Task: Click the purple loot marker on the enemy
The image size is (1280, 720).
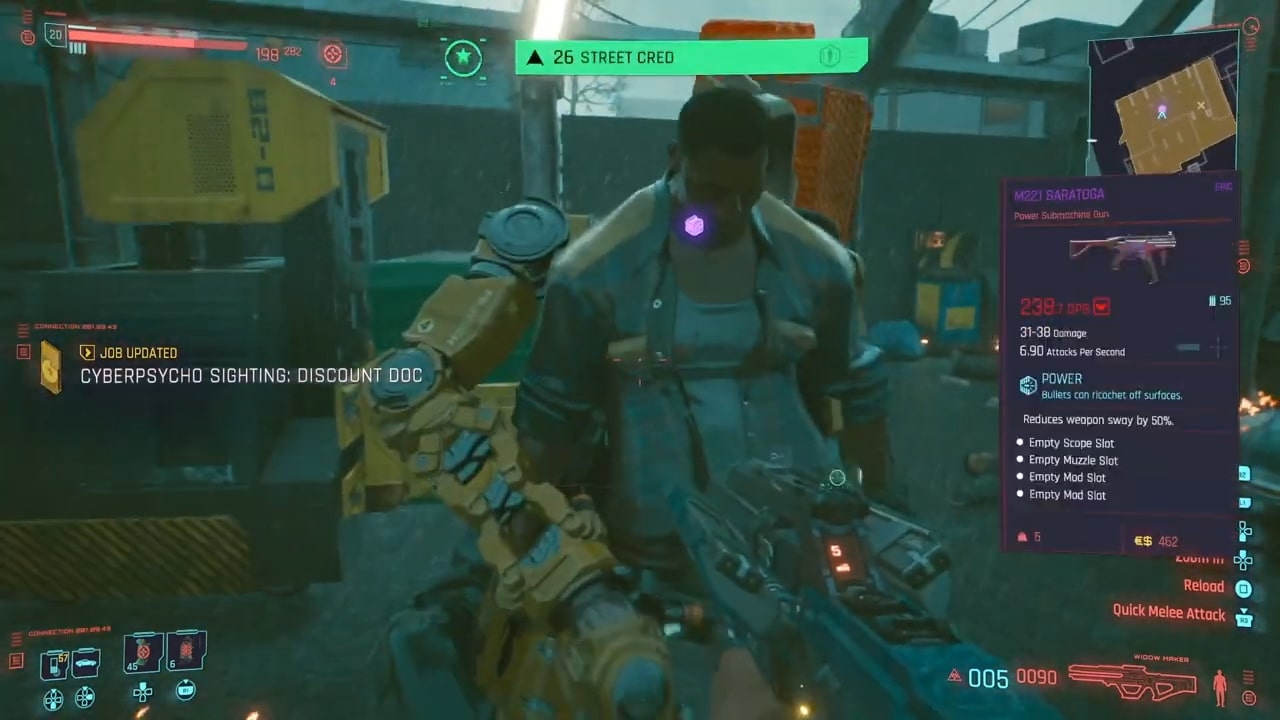Action: click(694, 226)
